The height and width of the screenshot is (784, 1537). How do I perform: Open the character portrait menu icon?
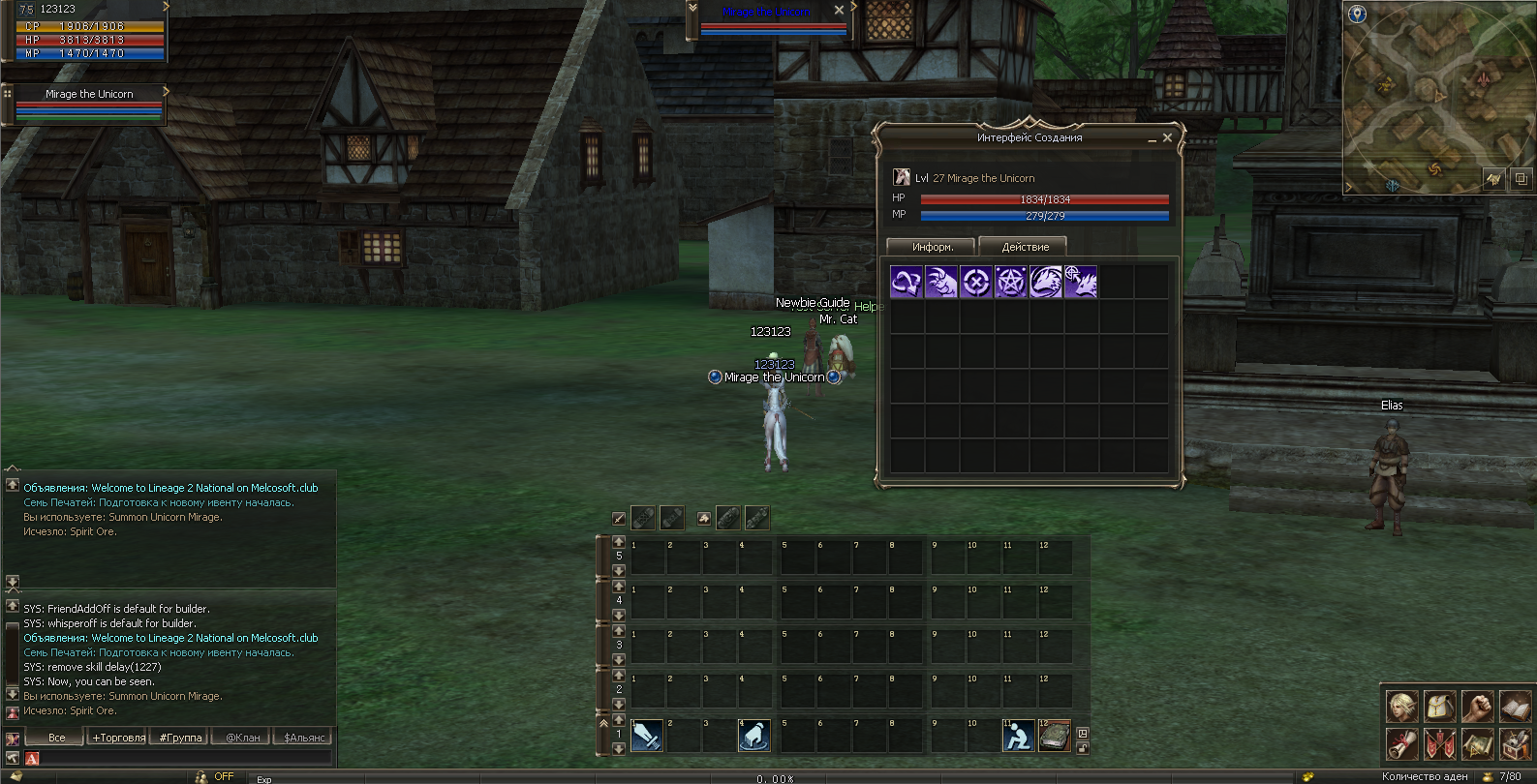1401,706
